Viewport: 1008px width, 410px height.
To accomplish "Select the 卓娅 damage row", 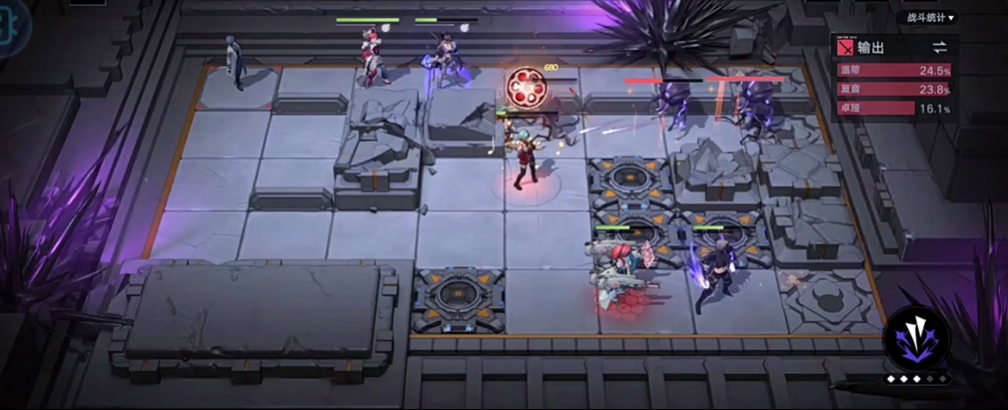I will pyautogui.click(x=895, y=107).
